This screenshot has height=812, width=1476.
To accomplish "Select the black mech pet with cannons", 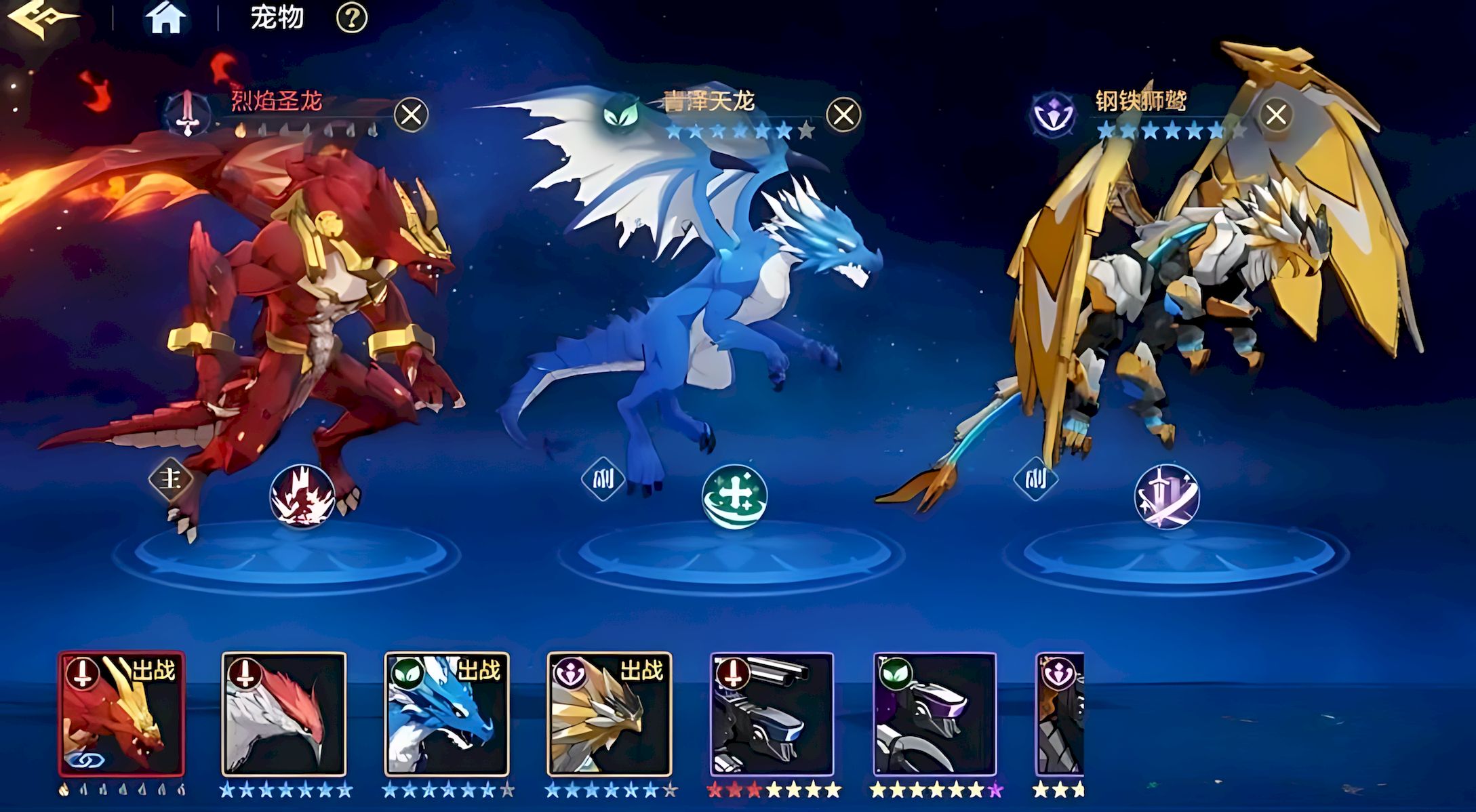I will [x=772, y=714].
